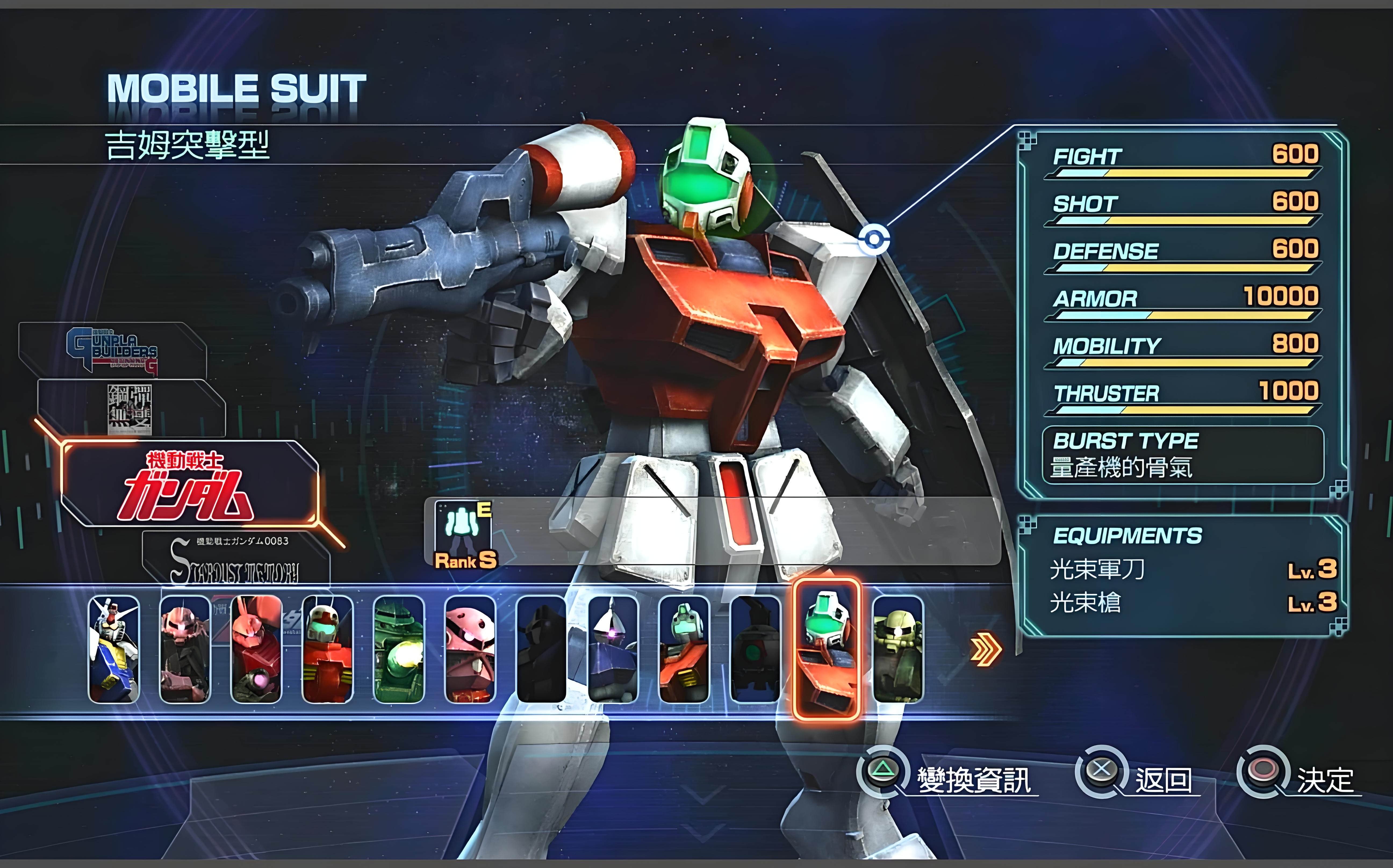This screenshot has height=868, width=1393.
Task: Show the next page of mobile suits
Action: [x=985, y=649]
